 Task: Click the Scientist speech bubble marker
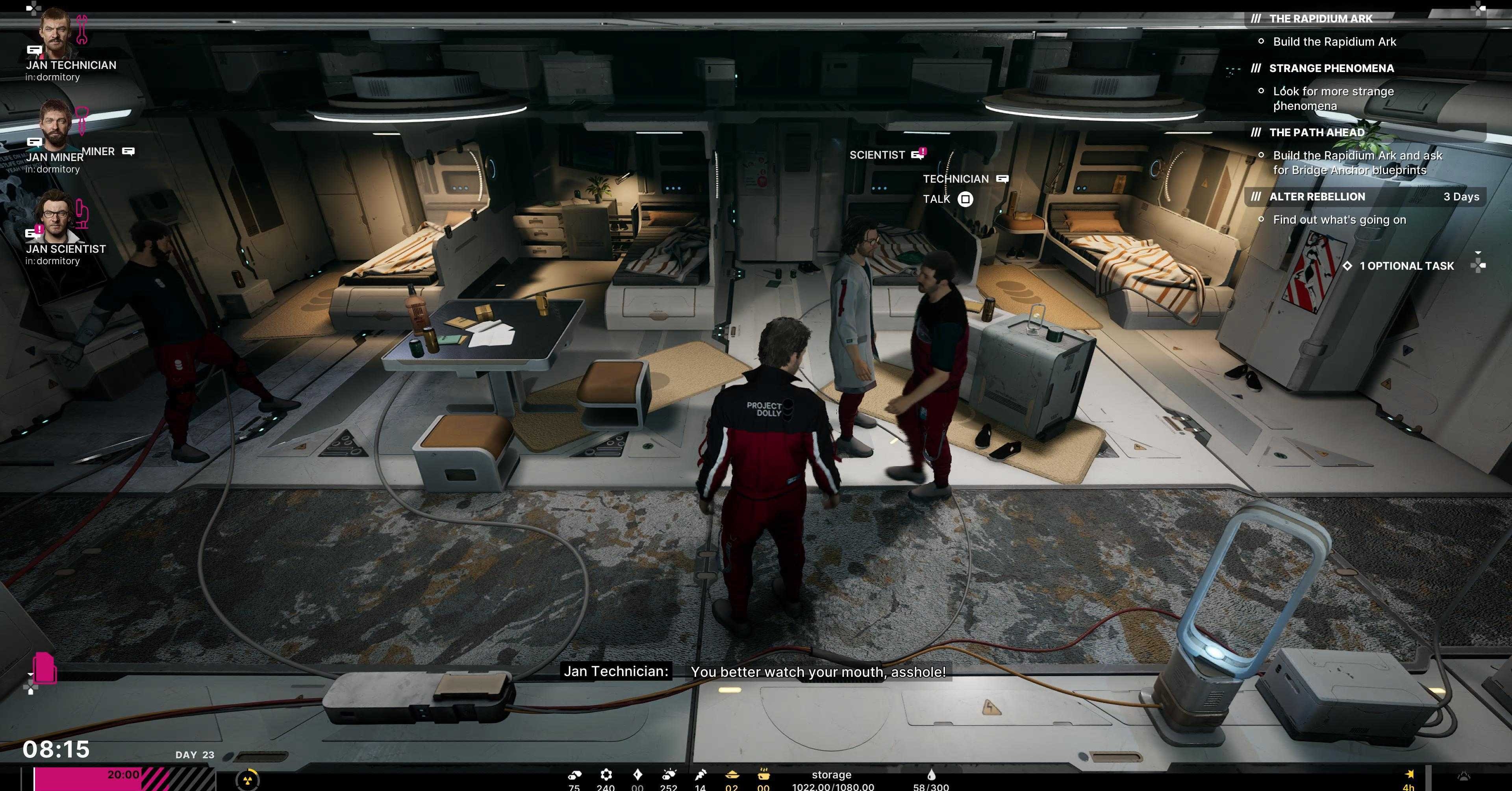(918, 155)
